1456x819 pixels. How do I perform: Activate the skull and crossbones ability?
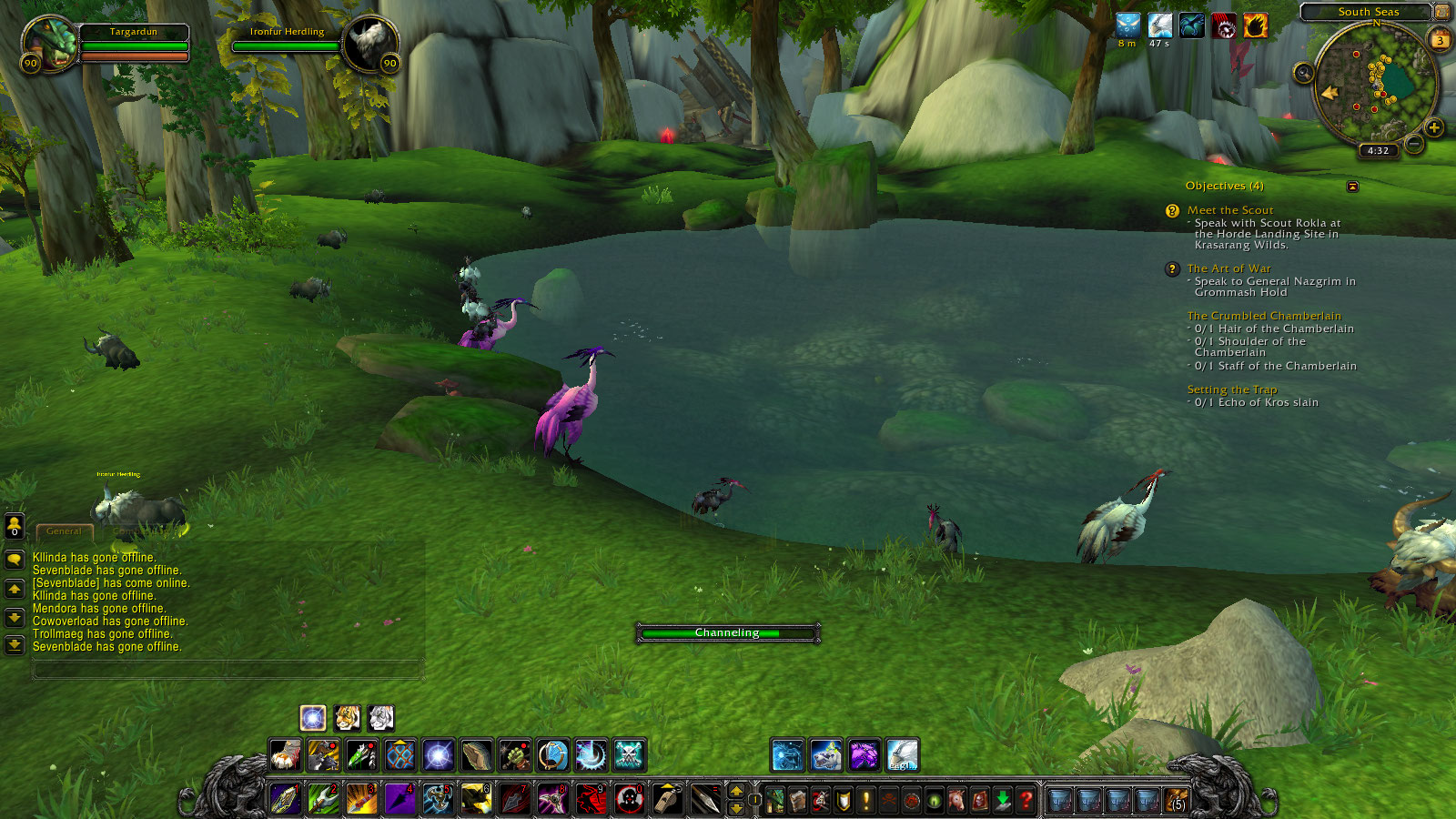click(629, 755)
